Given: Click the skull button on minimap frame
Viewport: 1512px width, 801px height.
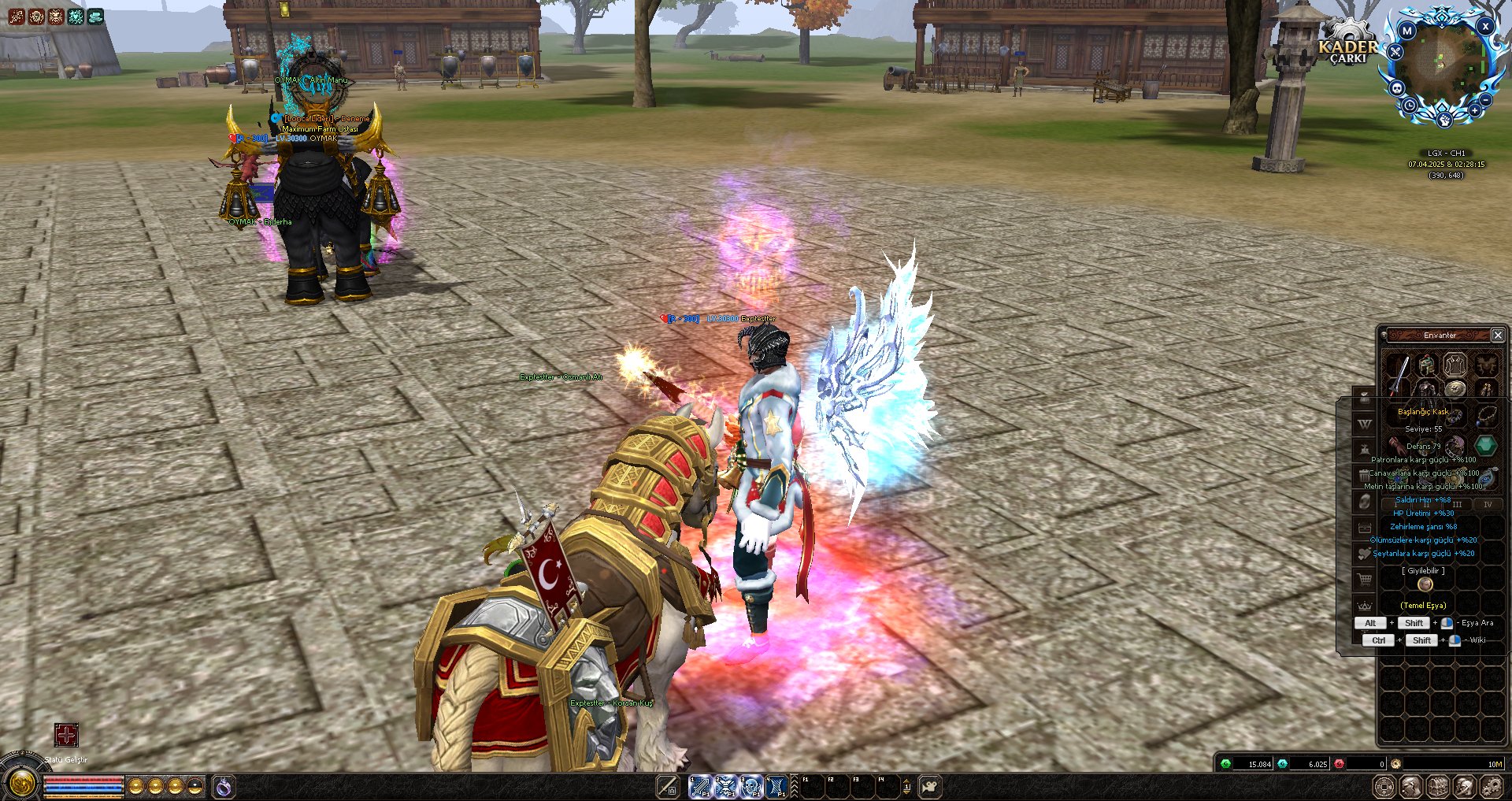Looking at the screenshot, I should 1397,87.
